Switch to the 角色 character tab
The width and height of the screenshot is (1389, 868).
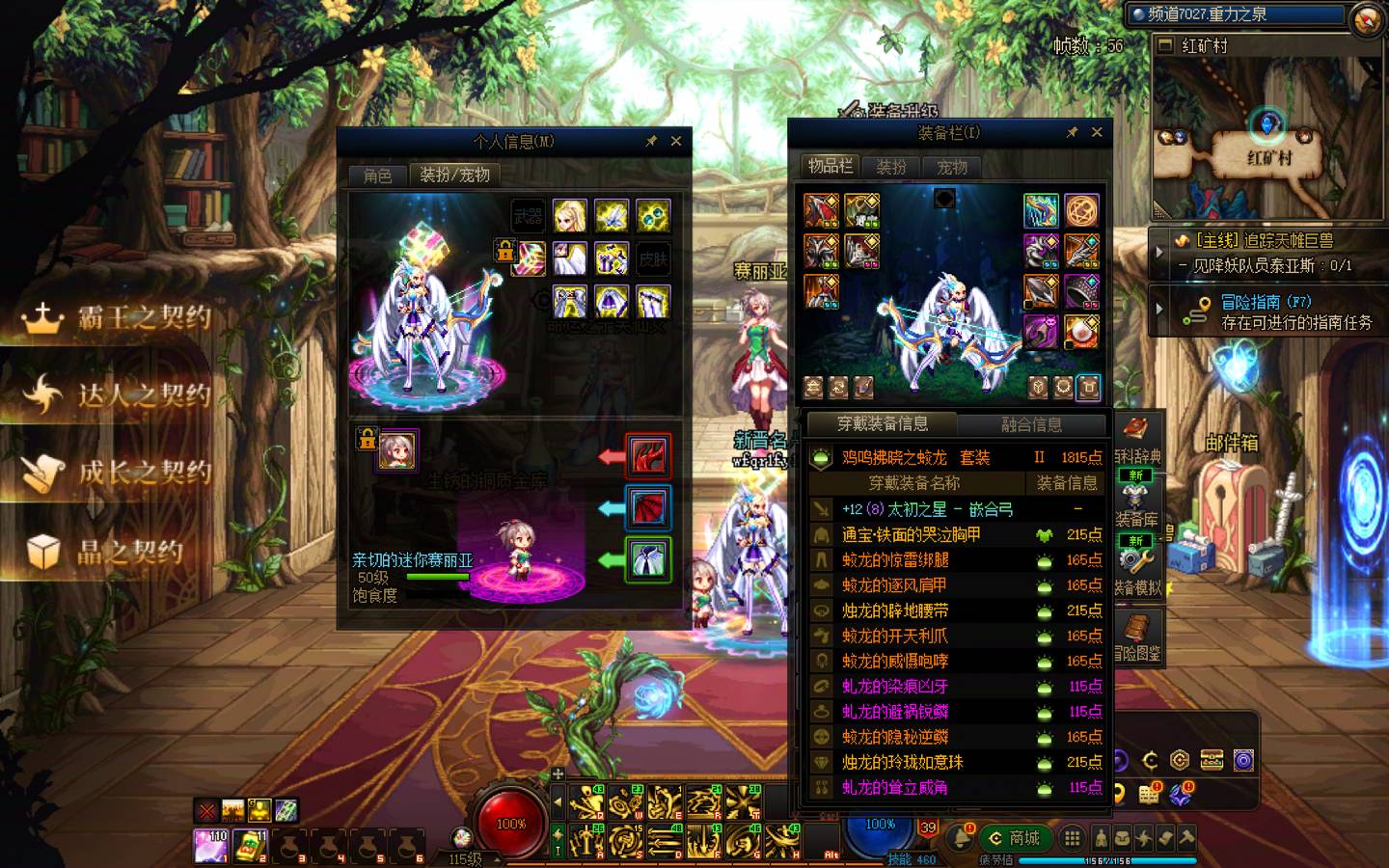[377, 175]
